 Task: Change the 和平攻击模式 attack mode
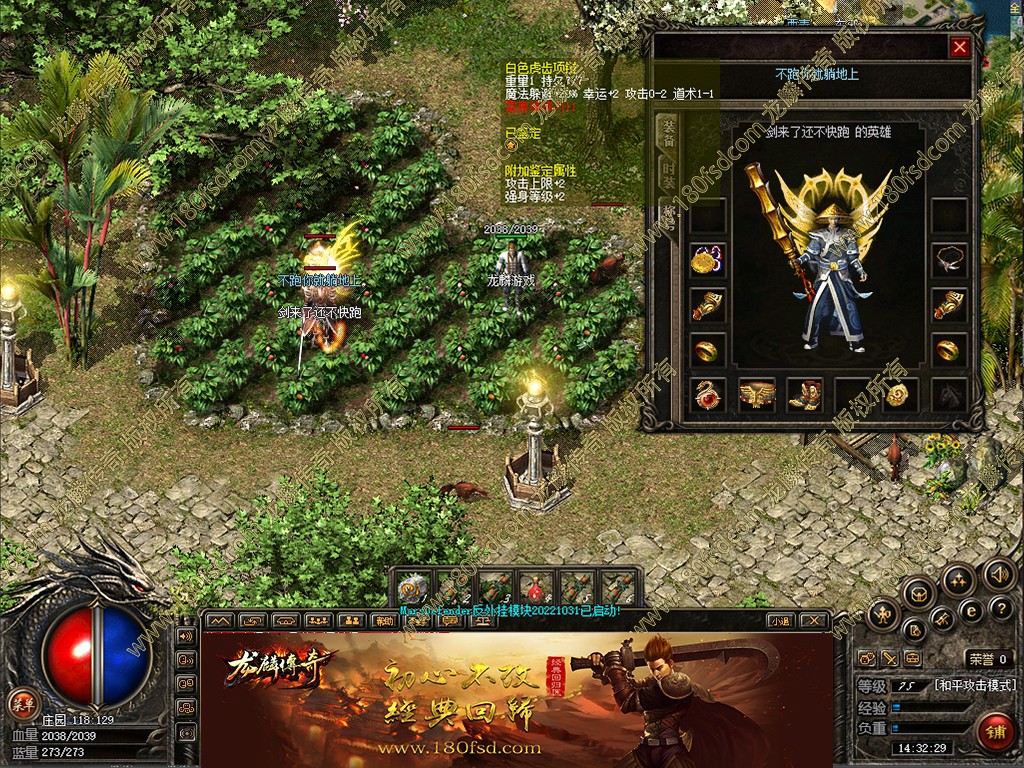(x=974, y=686)
